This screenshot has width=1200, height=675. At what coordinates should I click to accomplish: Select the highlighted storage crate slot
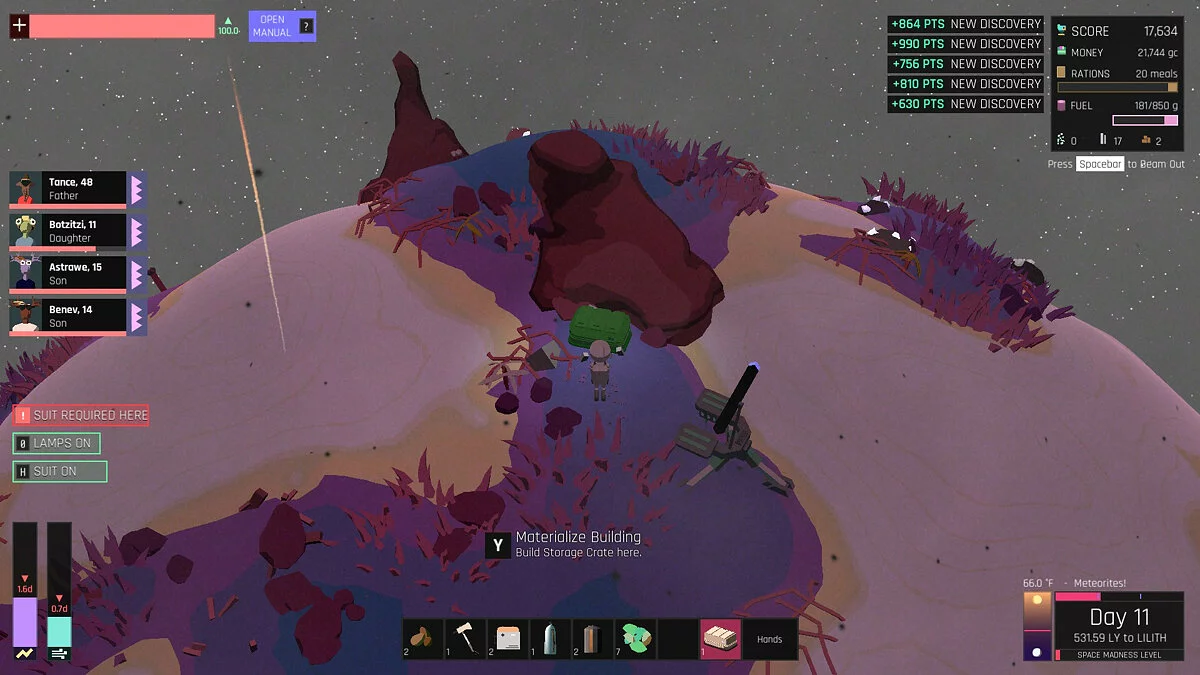click(720, 639)
